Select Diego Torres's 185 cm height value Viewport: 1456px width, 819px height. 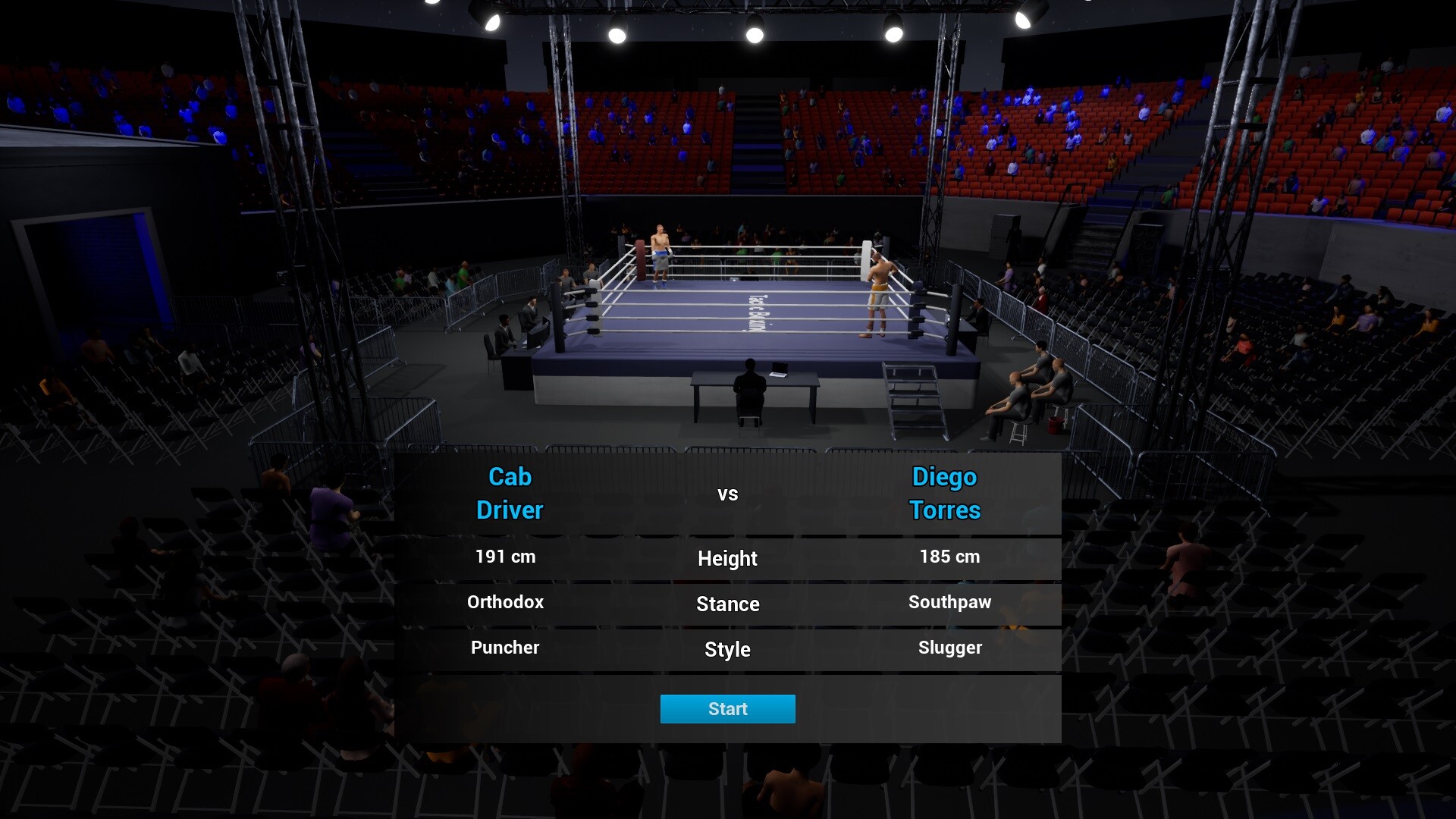pyautogui.click(x=948, y=556)
